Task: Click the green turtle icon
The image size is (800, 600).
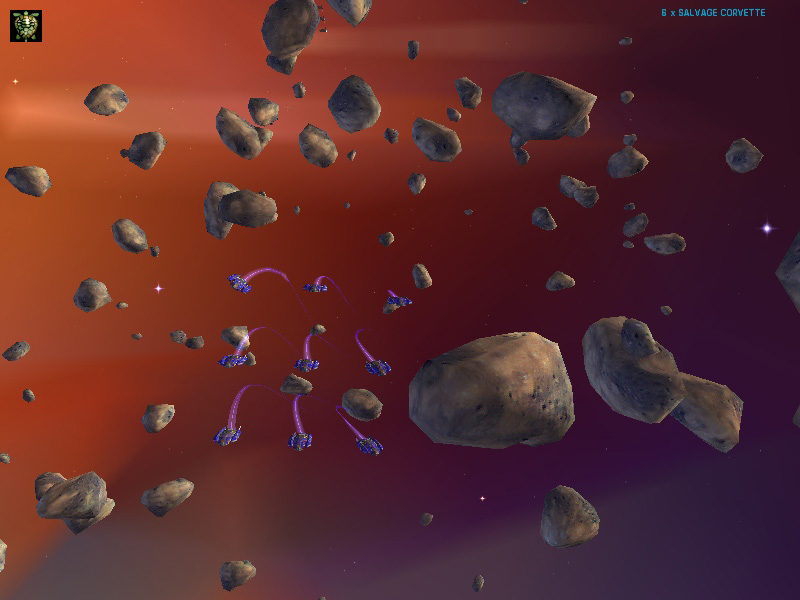Action: point(26,26)
